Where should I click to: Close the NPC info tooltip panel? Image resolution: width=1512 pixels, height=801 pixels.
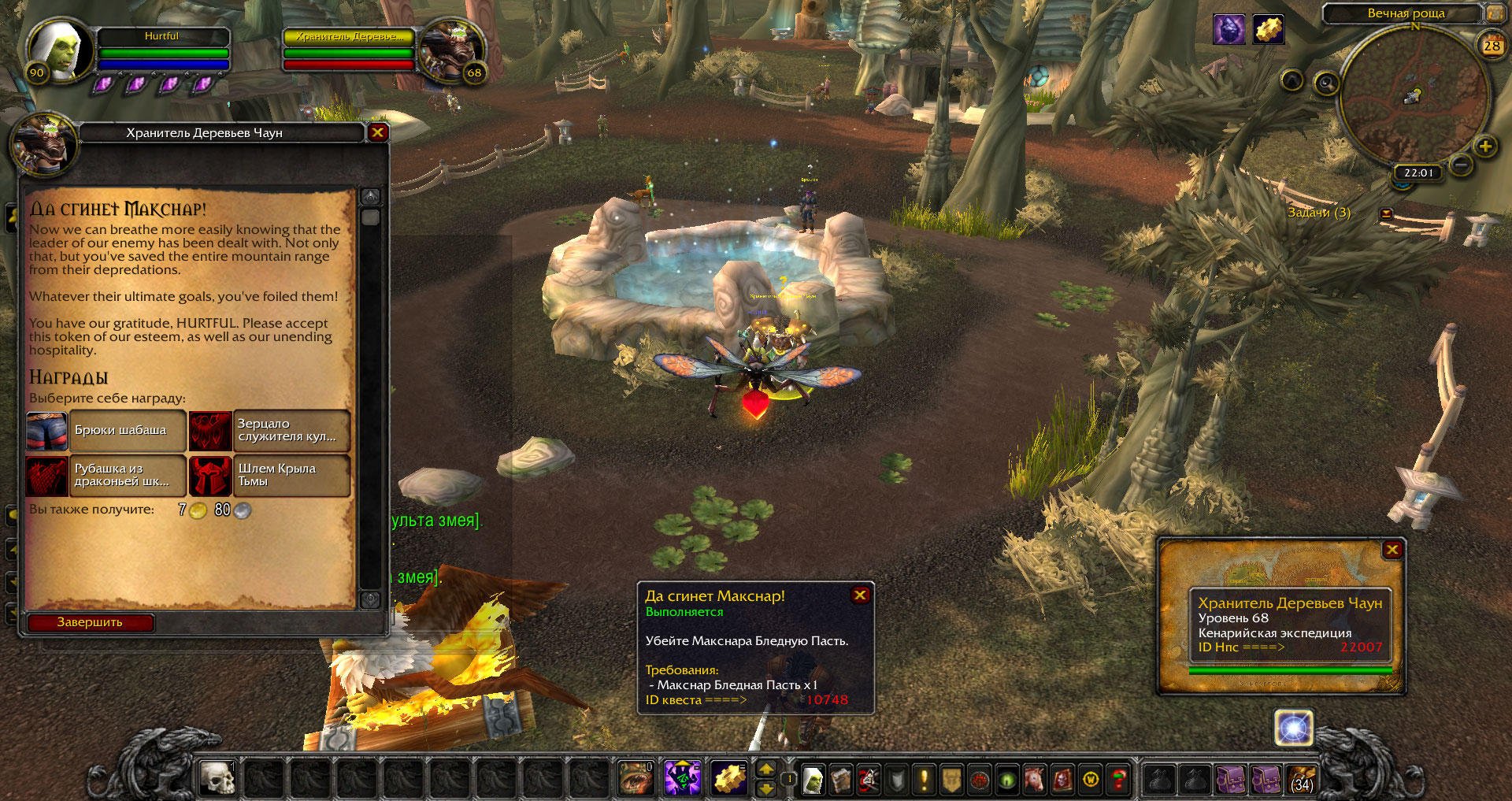pyautogui.click(x=1392, y=550)
